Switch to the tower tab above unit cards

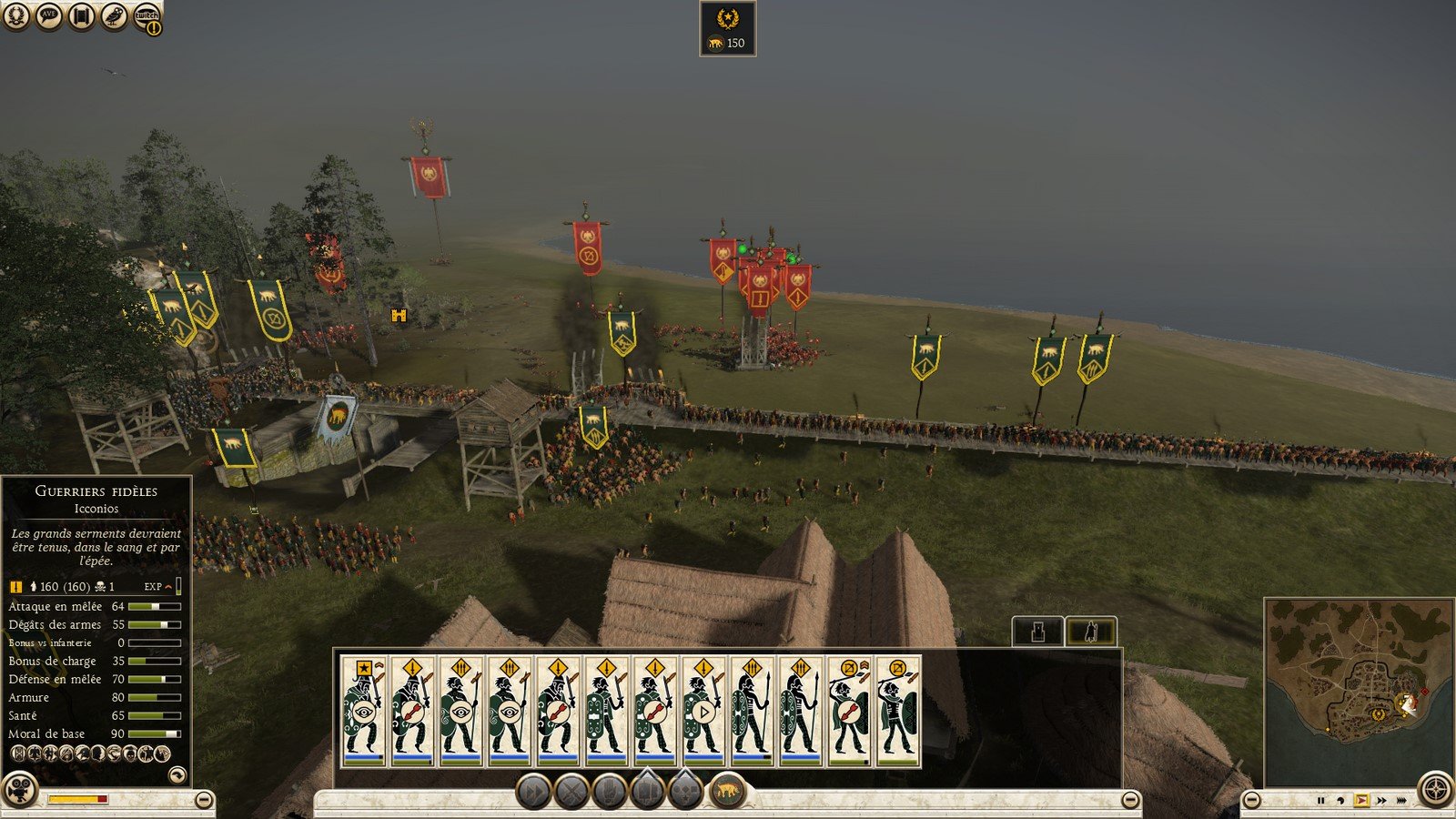pyautogui.click(x=1037, y=631)
